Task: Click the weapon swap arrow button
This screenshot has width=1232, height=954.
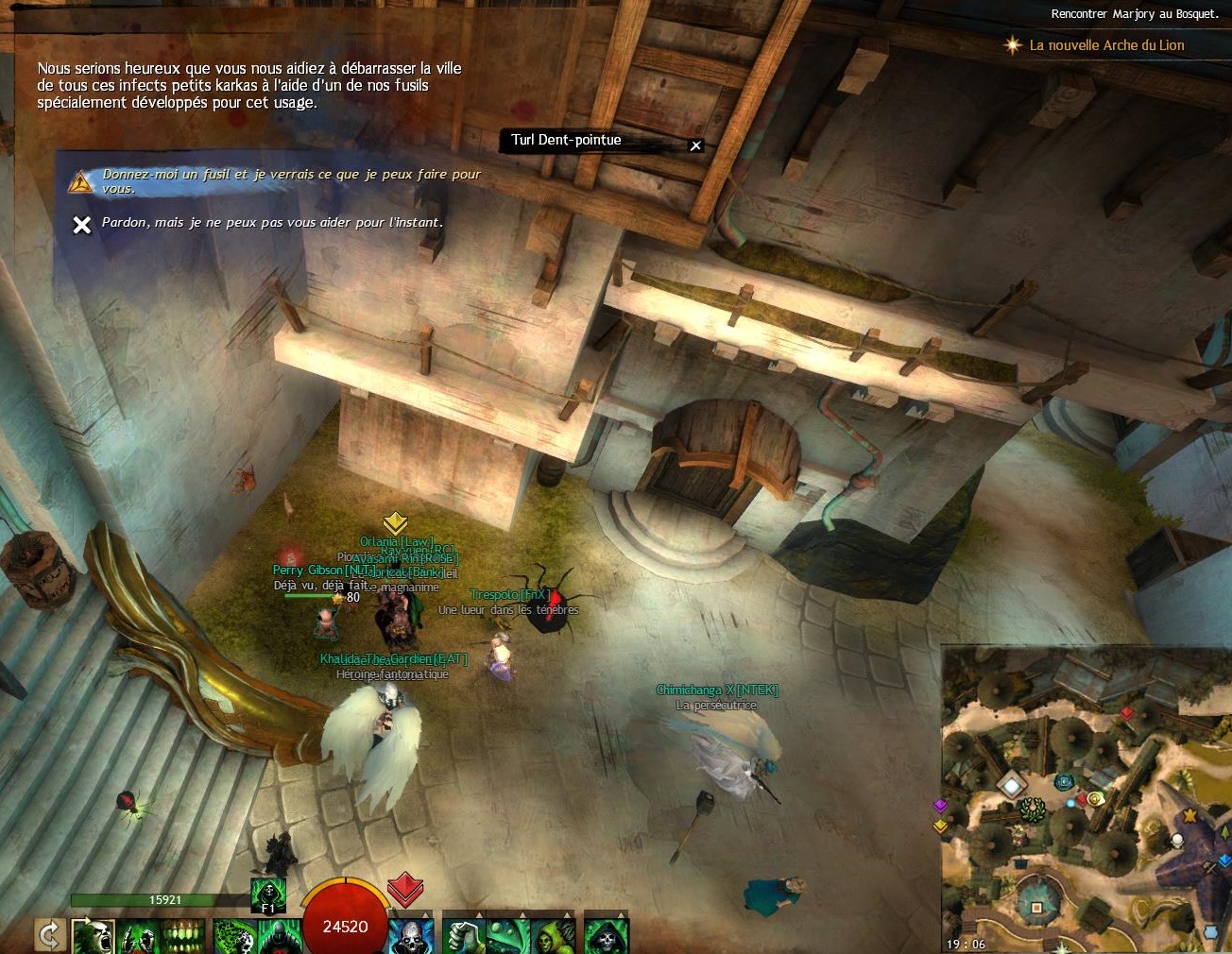Action: (x=49, y=935)
